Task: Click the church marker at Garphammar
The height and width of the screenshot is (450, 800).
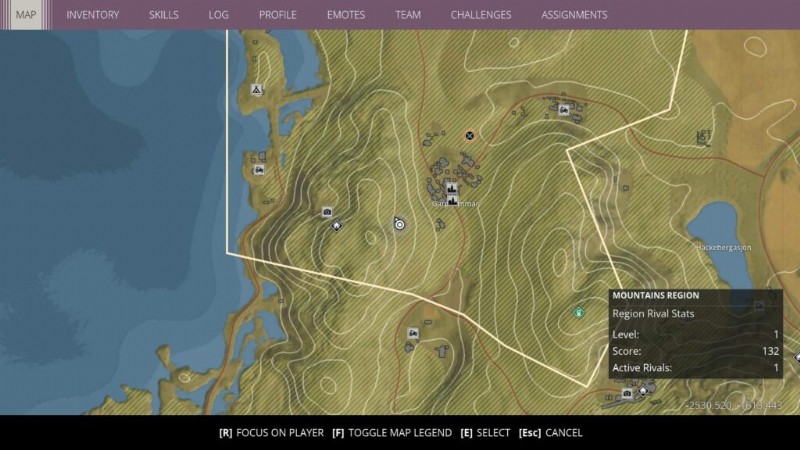Action: click(451, 188)
